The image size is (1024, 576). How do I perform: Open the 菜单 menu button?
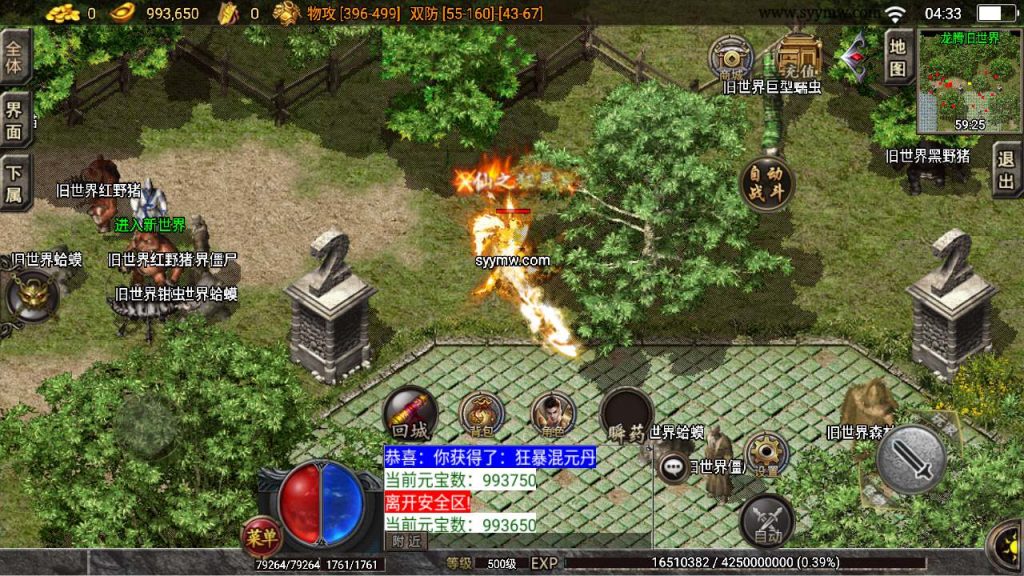(259, 536)
